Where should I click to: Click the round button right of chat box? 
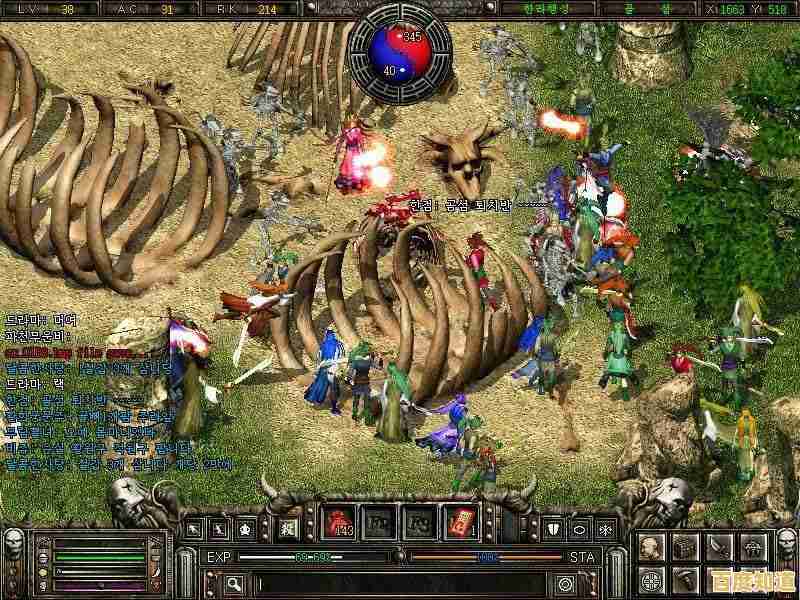[x=566, y=583]
